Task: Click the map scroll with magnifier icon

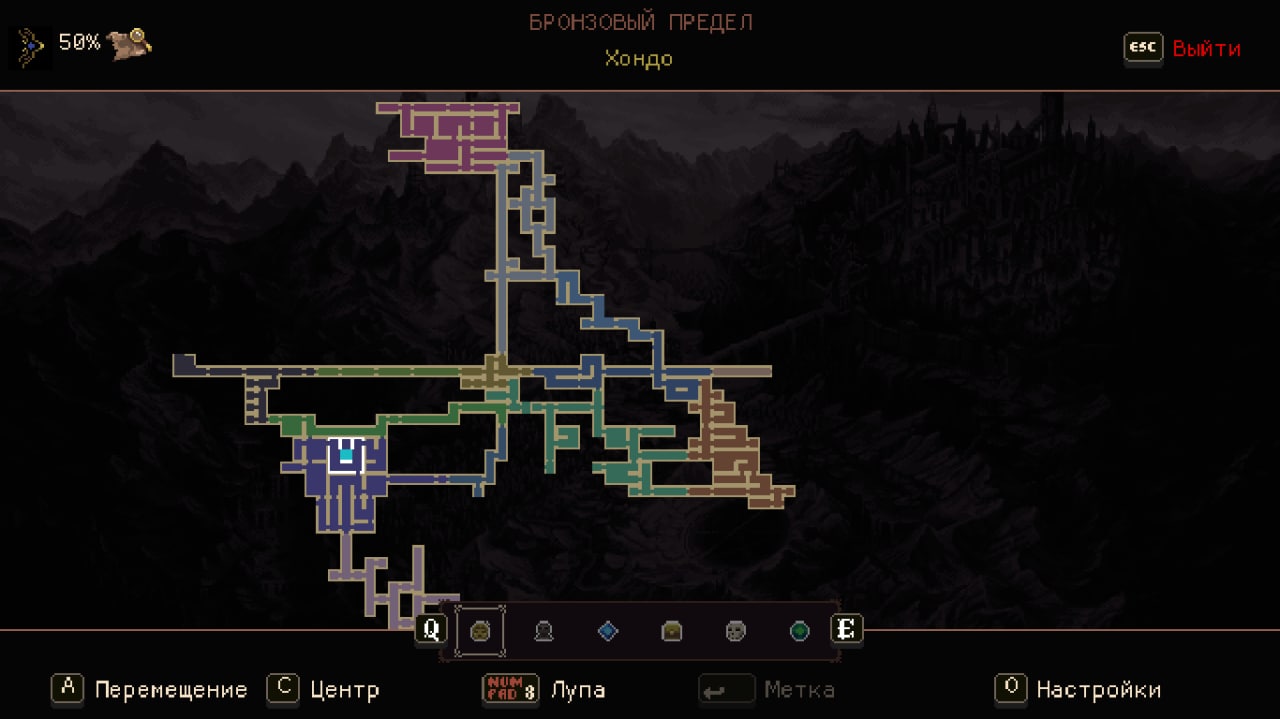Action: coord(130,43)
